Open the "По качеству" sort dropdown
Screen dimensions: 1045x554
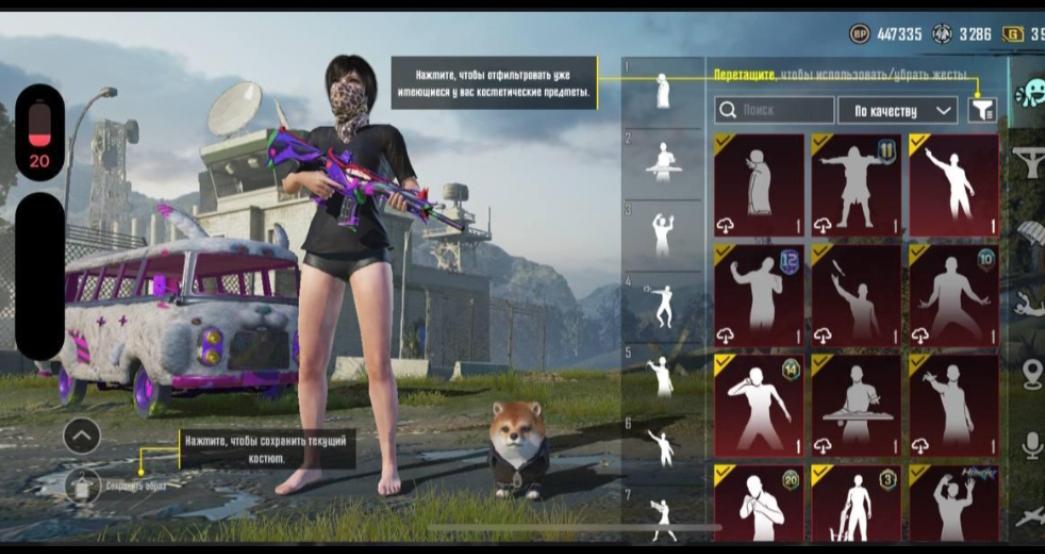[x=897, y=110]
